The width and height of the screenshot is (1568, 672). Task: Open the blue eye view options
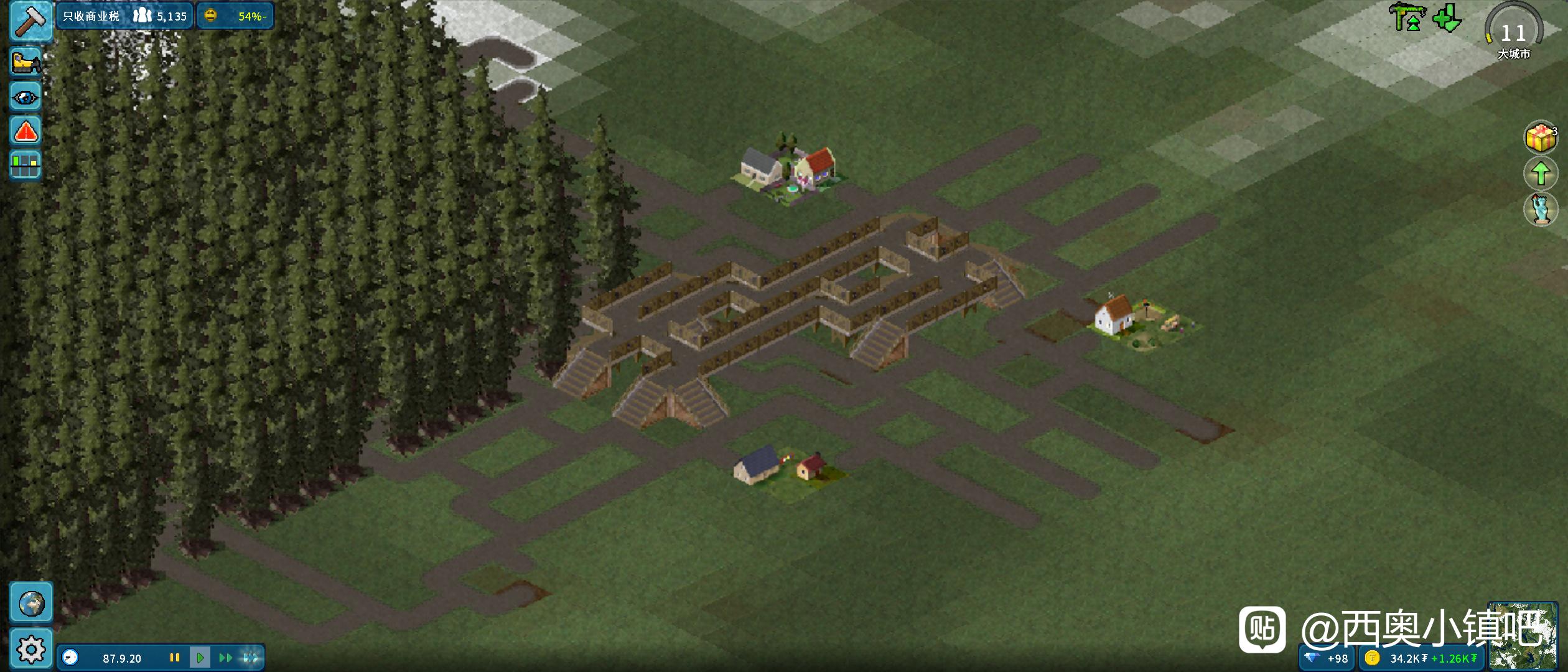(x=26, y=98)
